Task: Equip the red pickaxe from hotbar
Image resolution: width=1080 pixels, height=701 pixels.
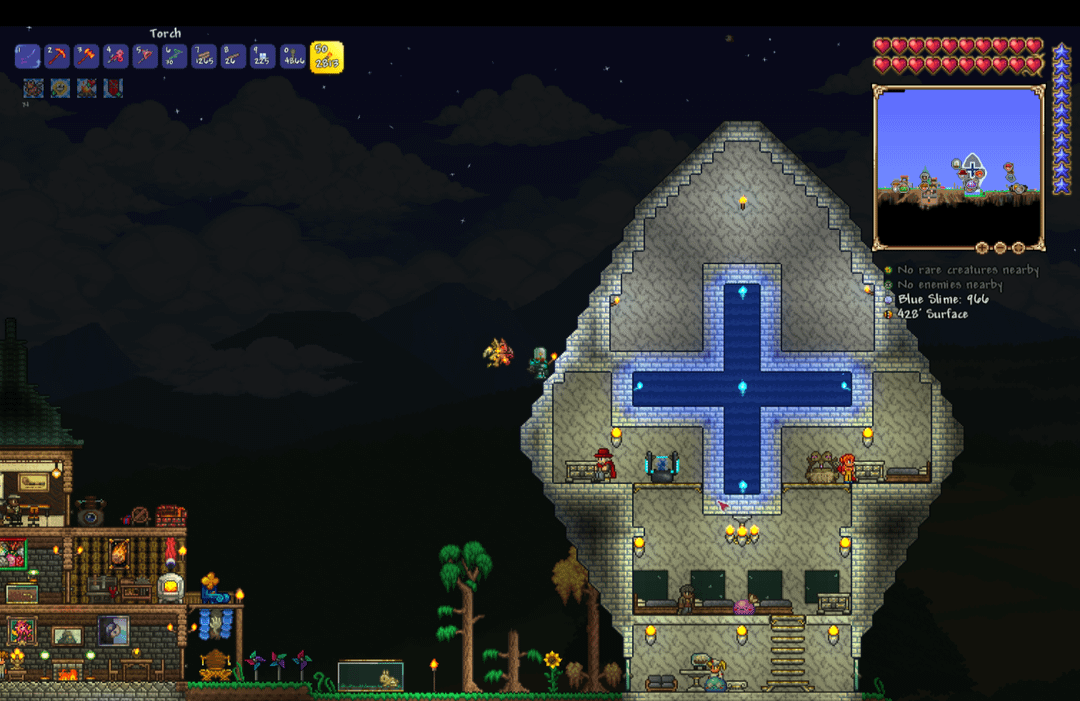Action: click(57, 57)
